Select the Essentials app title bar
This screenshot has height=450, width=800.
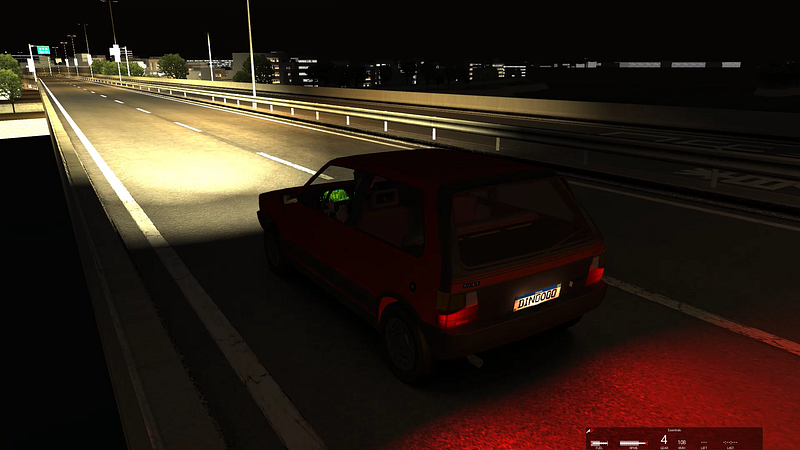point(673,431)
